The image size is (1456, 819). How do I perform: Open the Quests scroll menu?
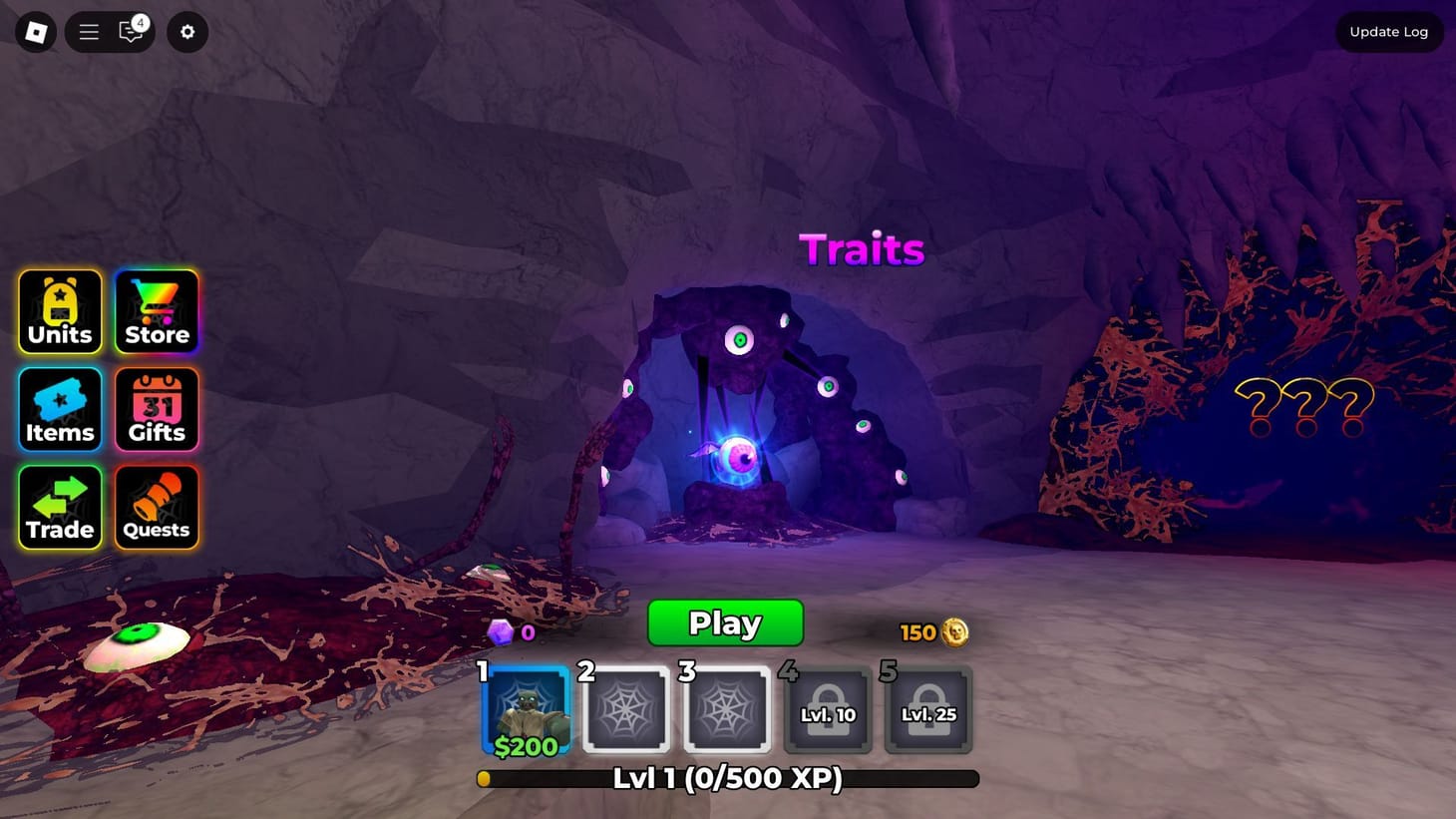157,507
